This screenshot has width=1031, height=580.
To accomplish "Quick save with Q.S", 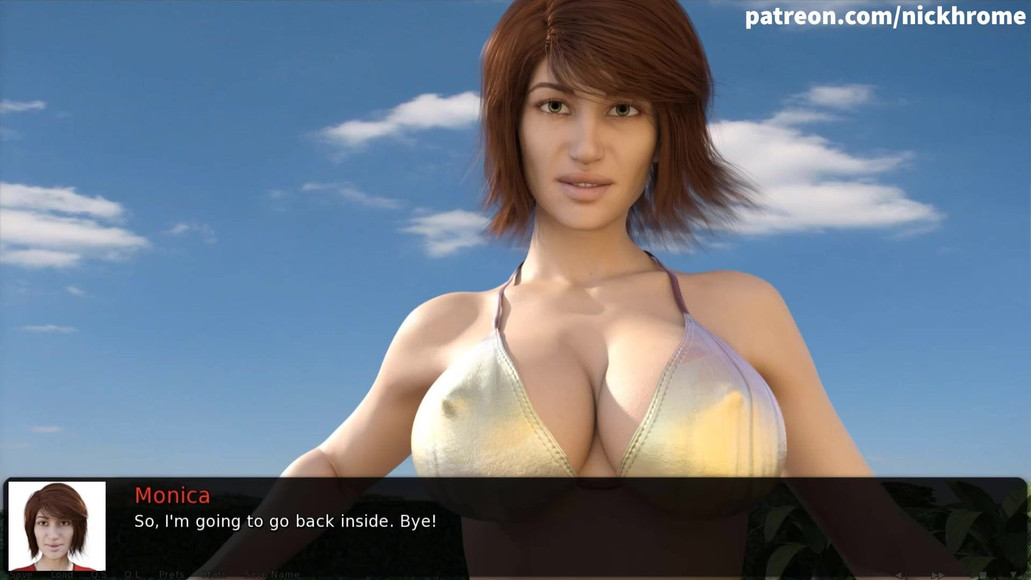I will (x=99, y=575).
